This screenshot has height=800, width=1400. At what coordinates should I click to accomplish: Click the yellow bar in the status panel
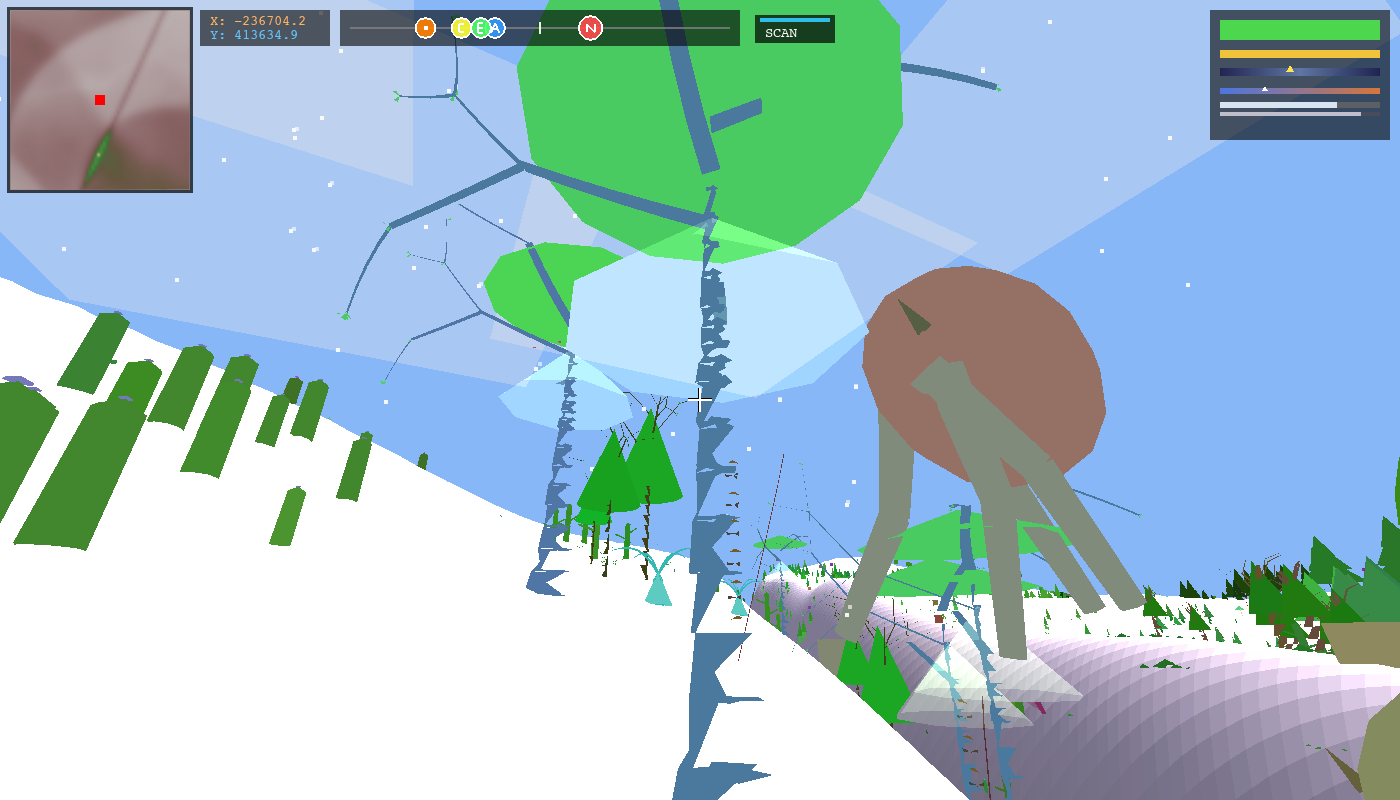(x=1300, y=53)
